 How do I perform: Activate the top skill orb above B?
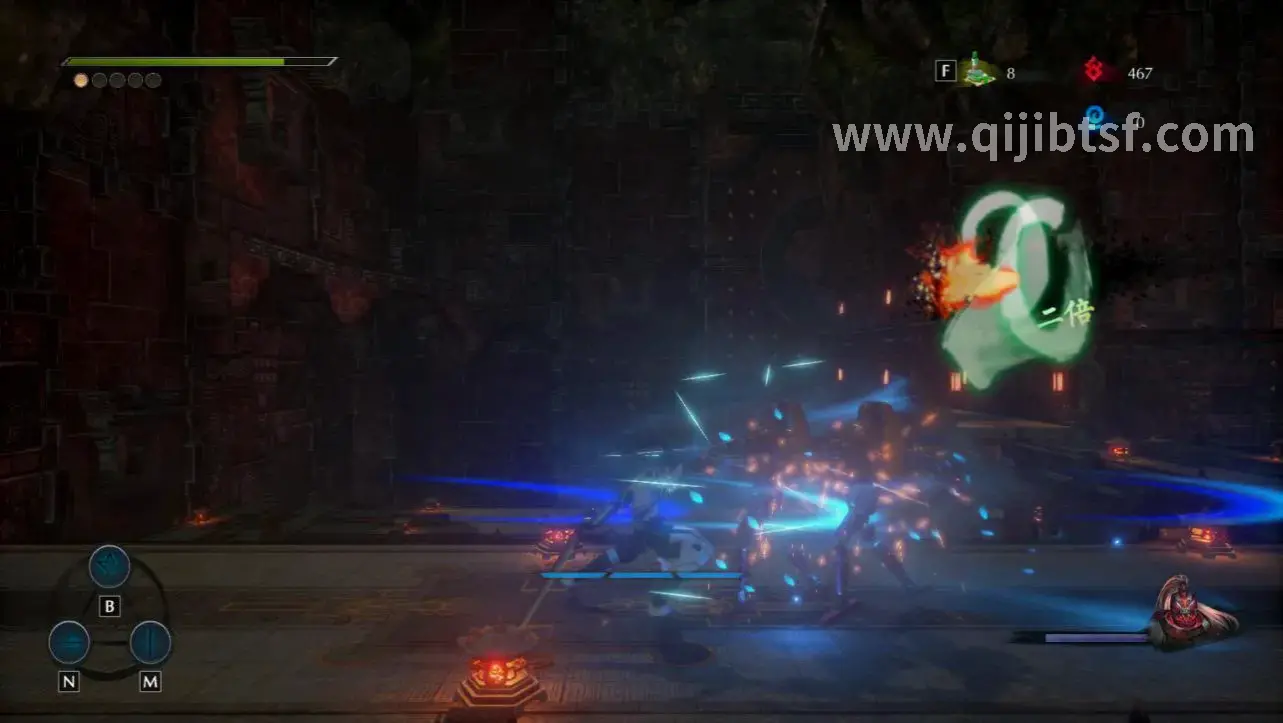tap(109, 566)
